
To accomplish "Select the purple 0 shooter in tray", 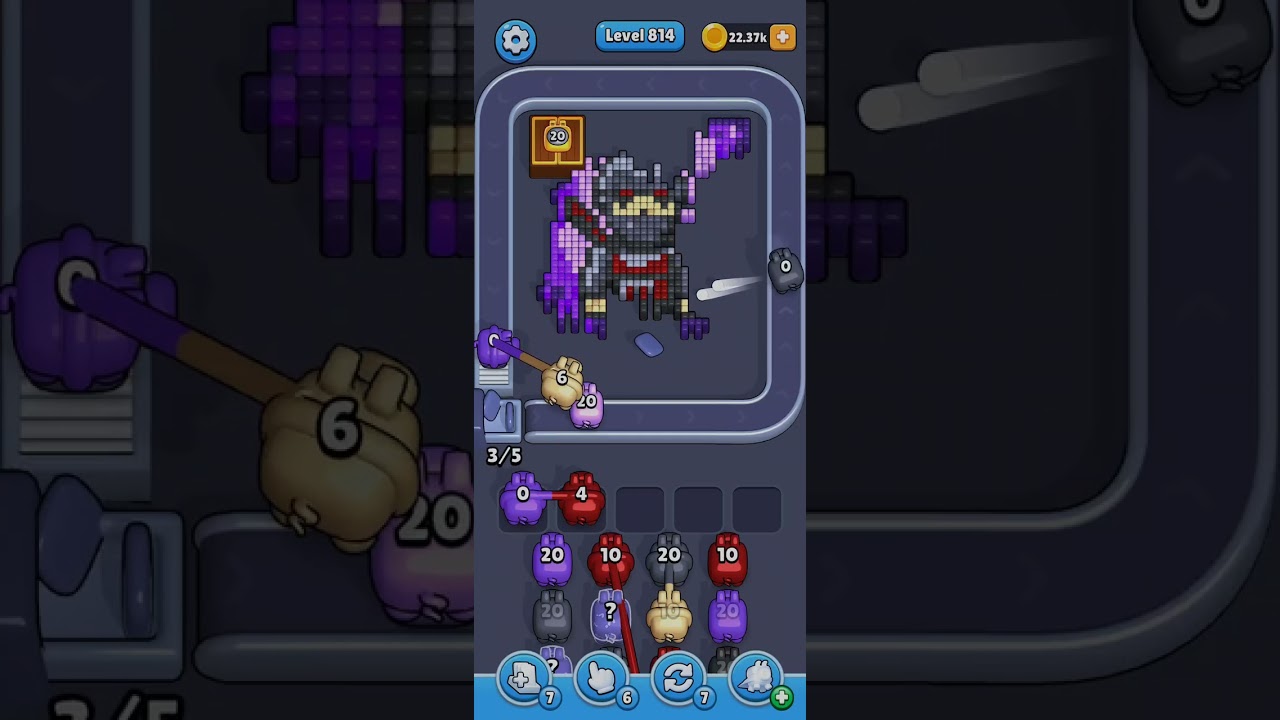I will click(522, 499).
